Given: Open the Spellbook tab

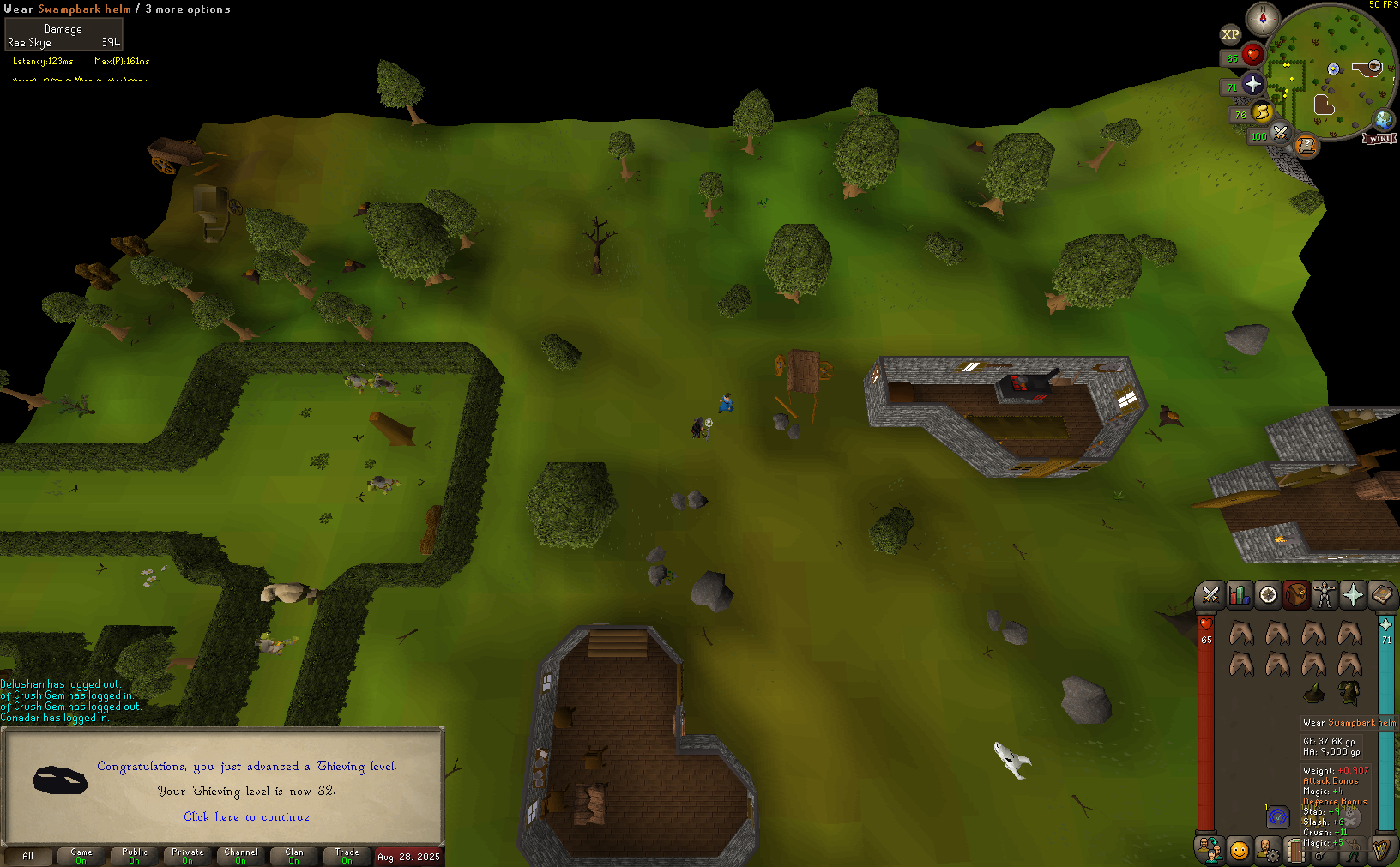Looking at the screenshot, I should point(1381,594).
